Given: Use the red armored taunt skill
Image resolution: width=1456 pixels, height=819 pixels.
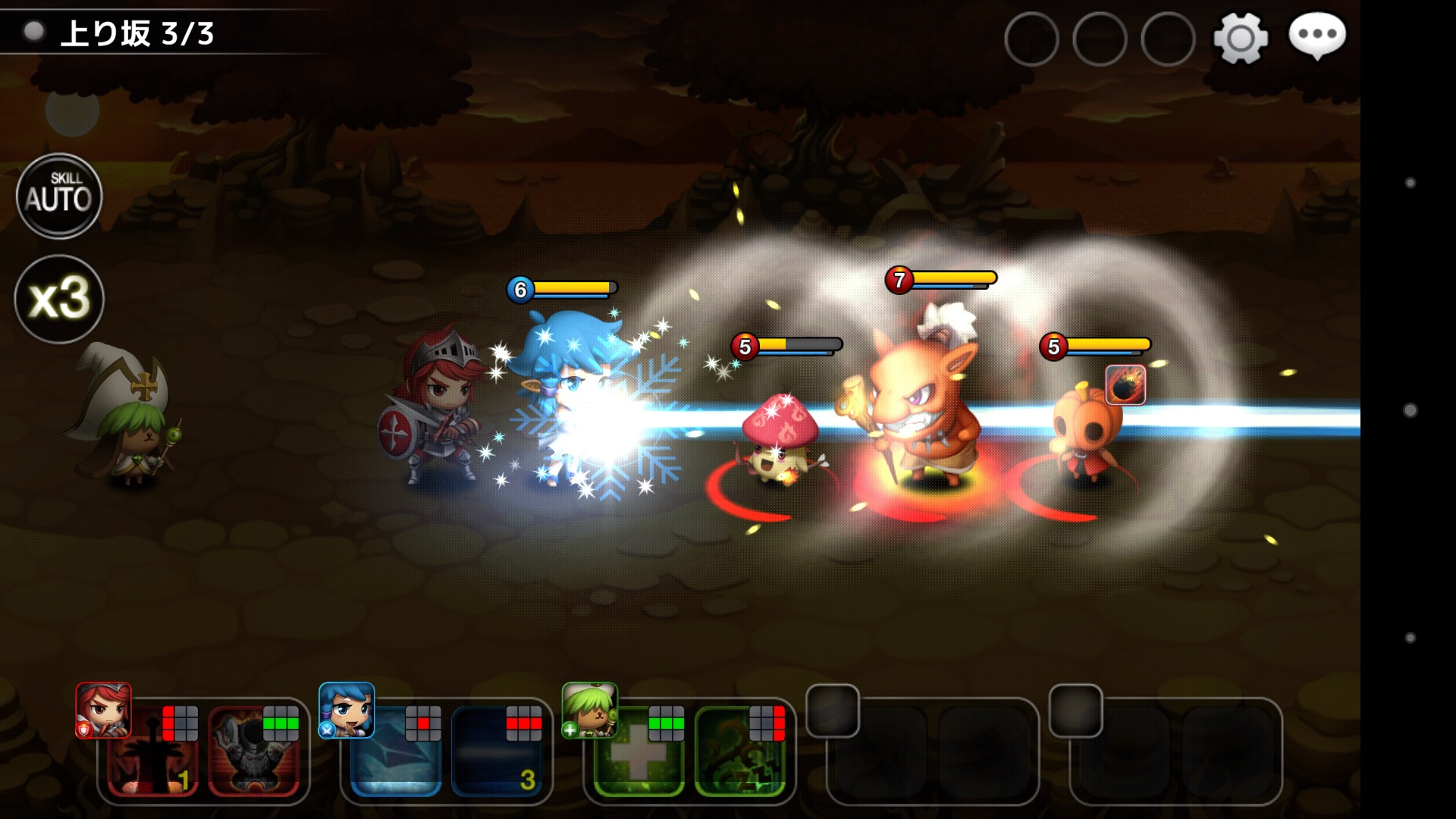Looking at the screenshot, I should coord(254,752).
